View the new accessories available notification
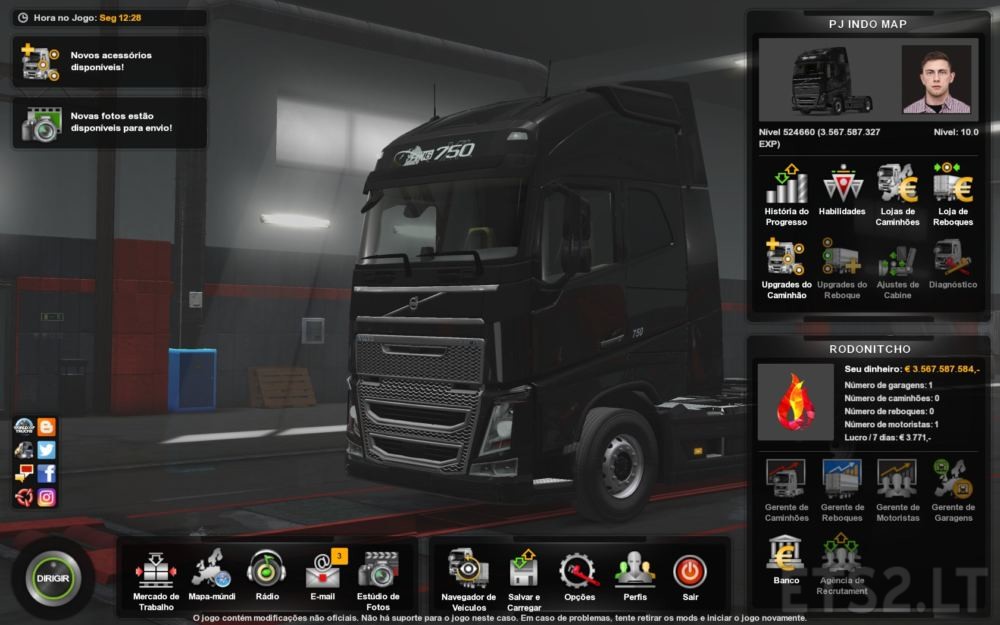 (110, 62)
